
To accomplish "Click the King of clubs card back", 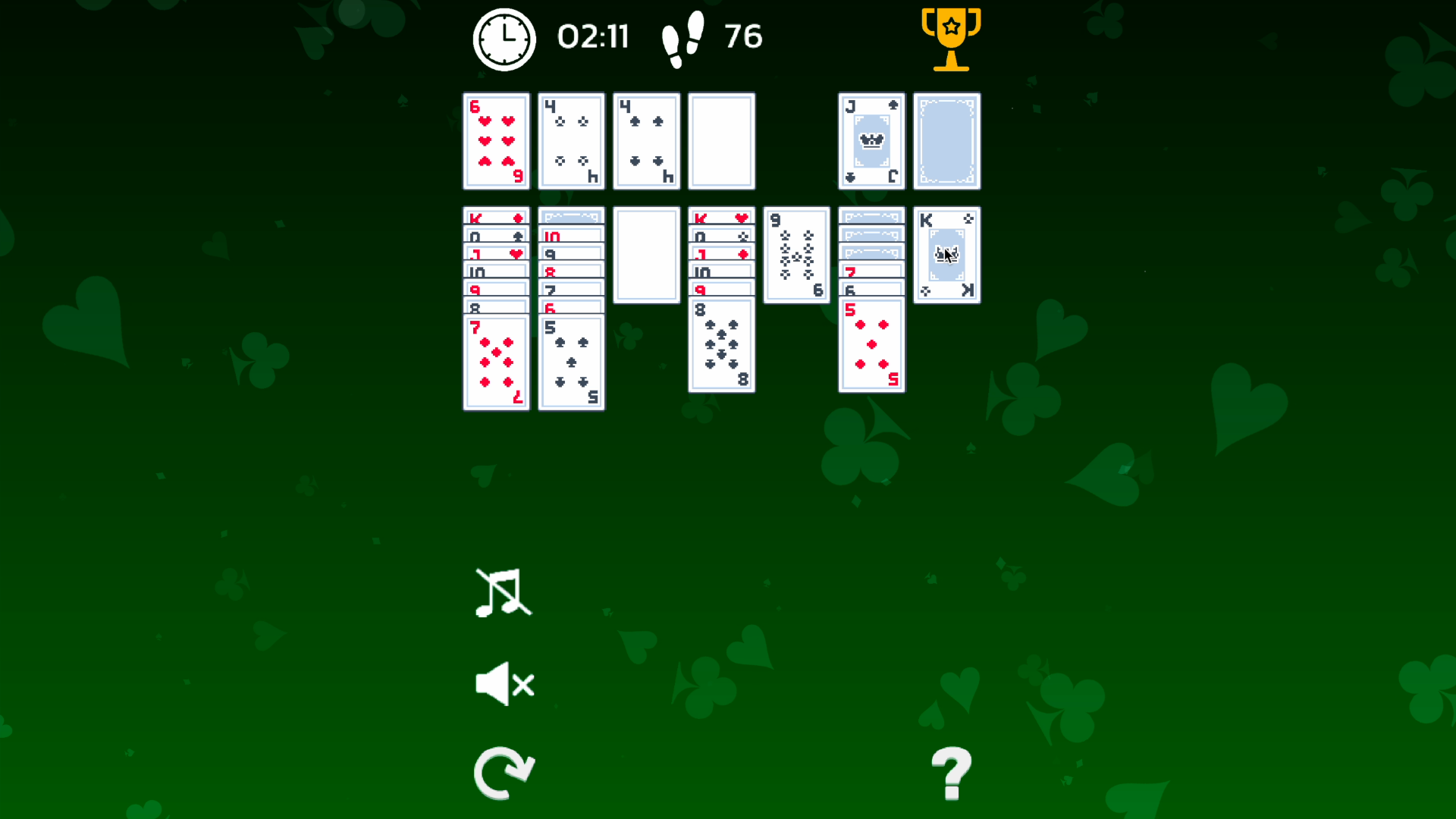I will pos(946,255).
